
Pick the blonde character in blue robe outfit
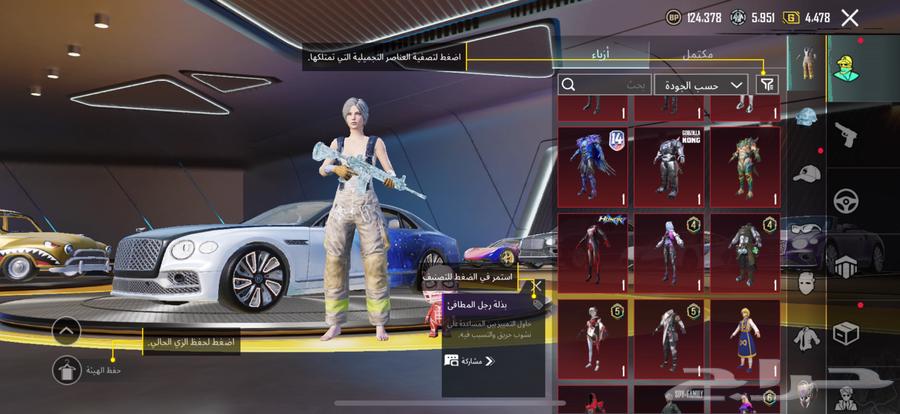[x=744, y=337]
